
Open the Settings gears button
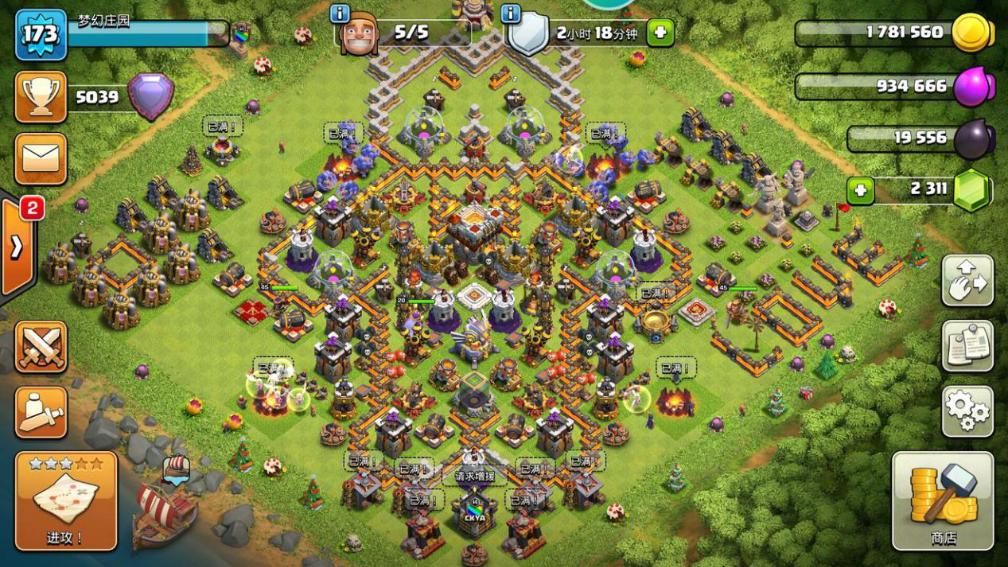tap(967, 411)
